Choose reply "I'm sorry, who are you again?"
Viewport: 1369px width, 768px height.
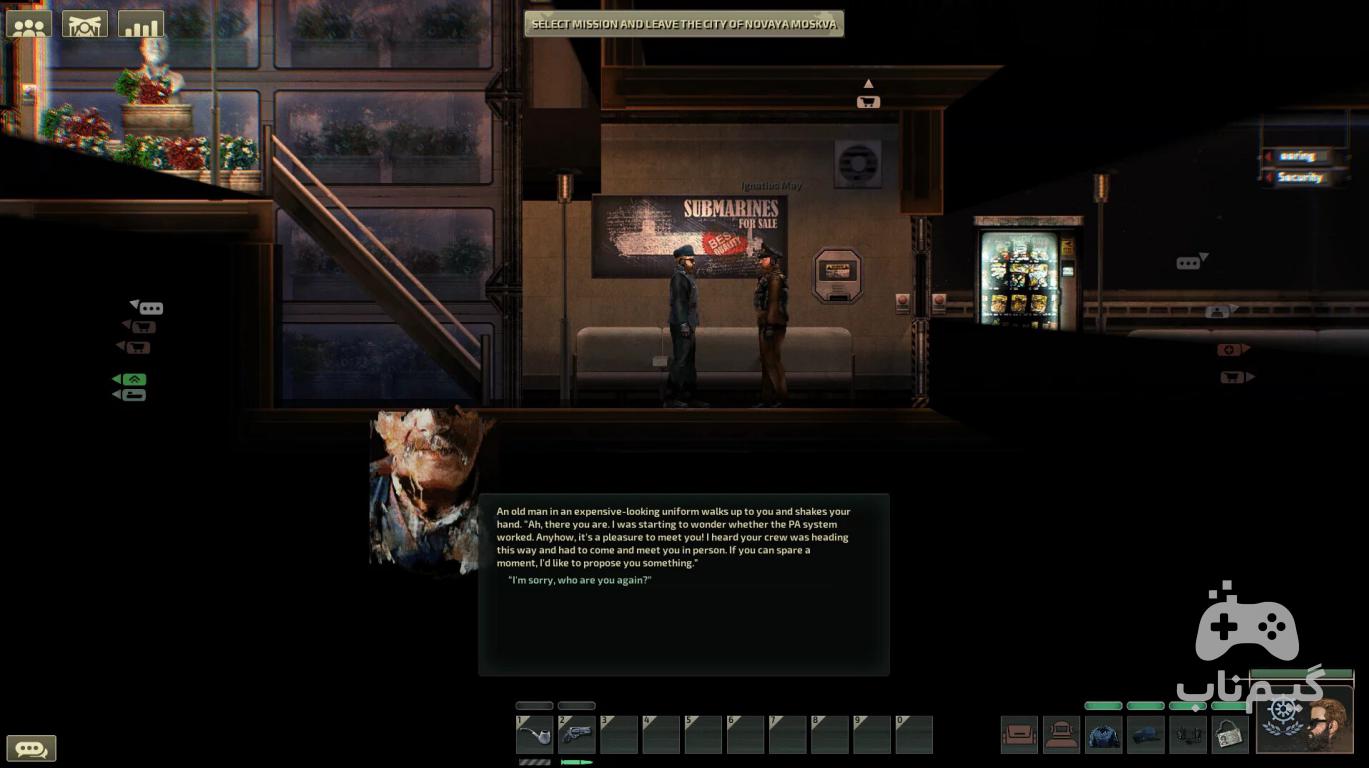[580, 580]
